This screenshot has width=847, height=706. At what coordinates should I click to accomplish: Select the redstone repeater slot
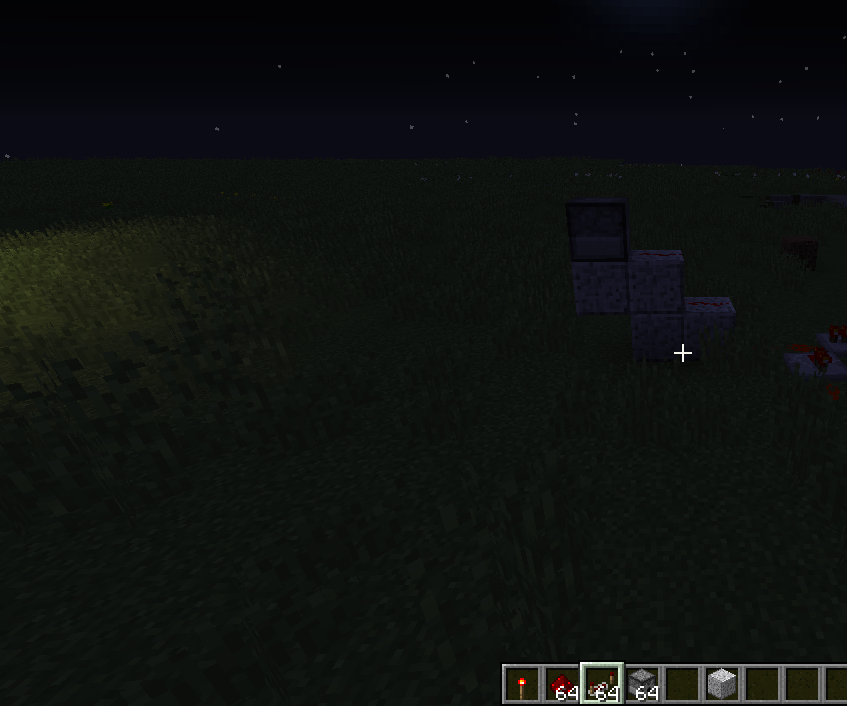(602, 685)
